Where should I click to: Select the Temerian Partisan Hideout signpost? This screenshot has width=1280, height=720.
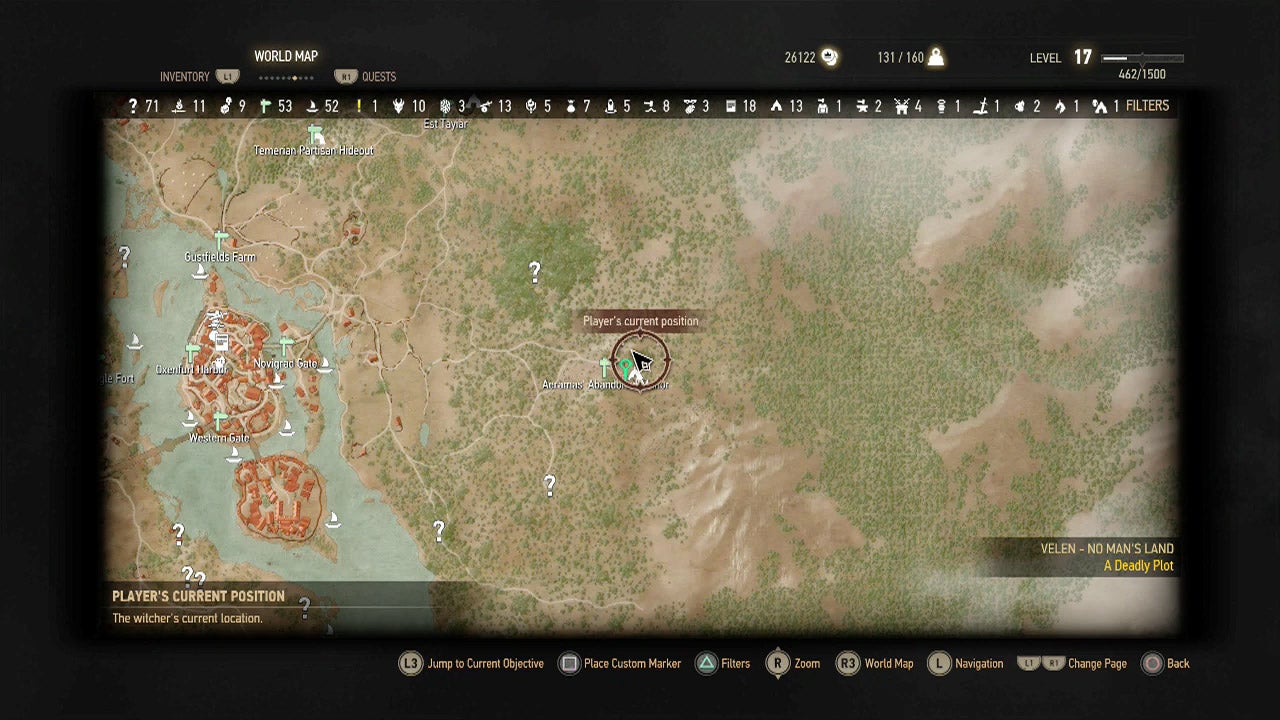click(x=316, y=134)
